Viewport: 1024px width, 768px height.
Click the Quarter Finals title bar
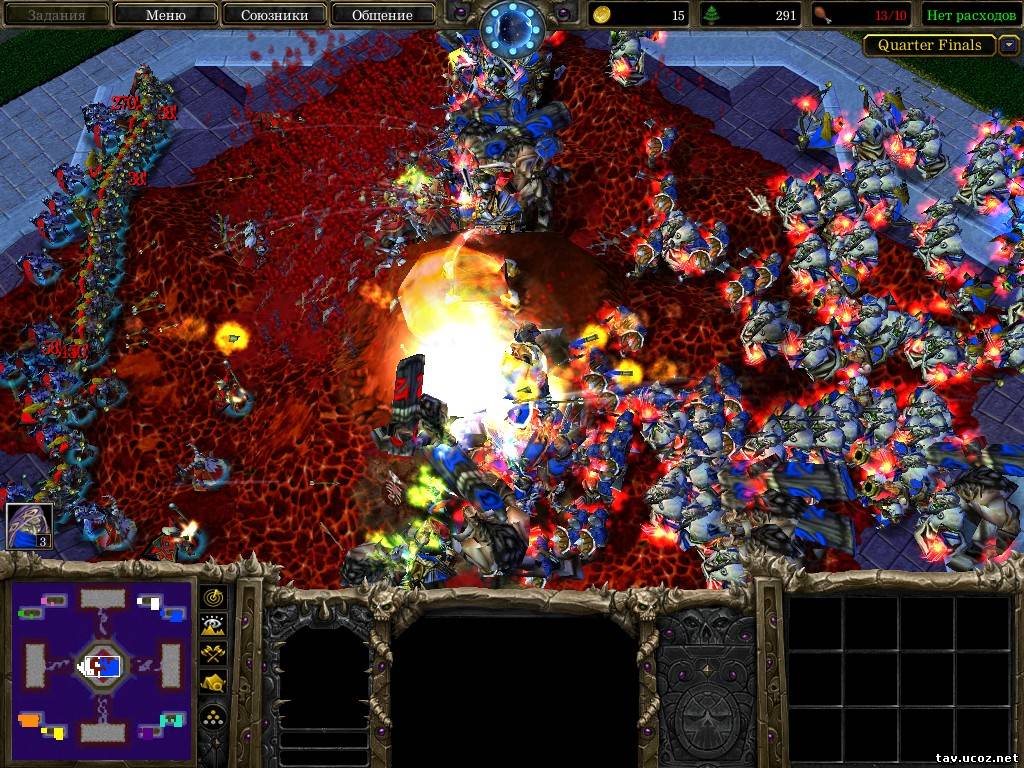pyautogui.click(x=929, y=45)
